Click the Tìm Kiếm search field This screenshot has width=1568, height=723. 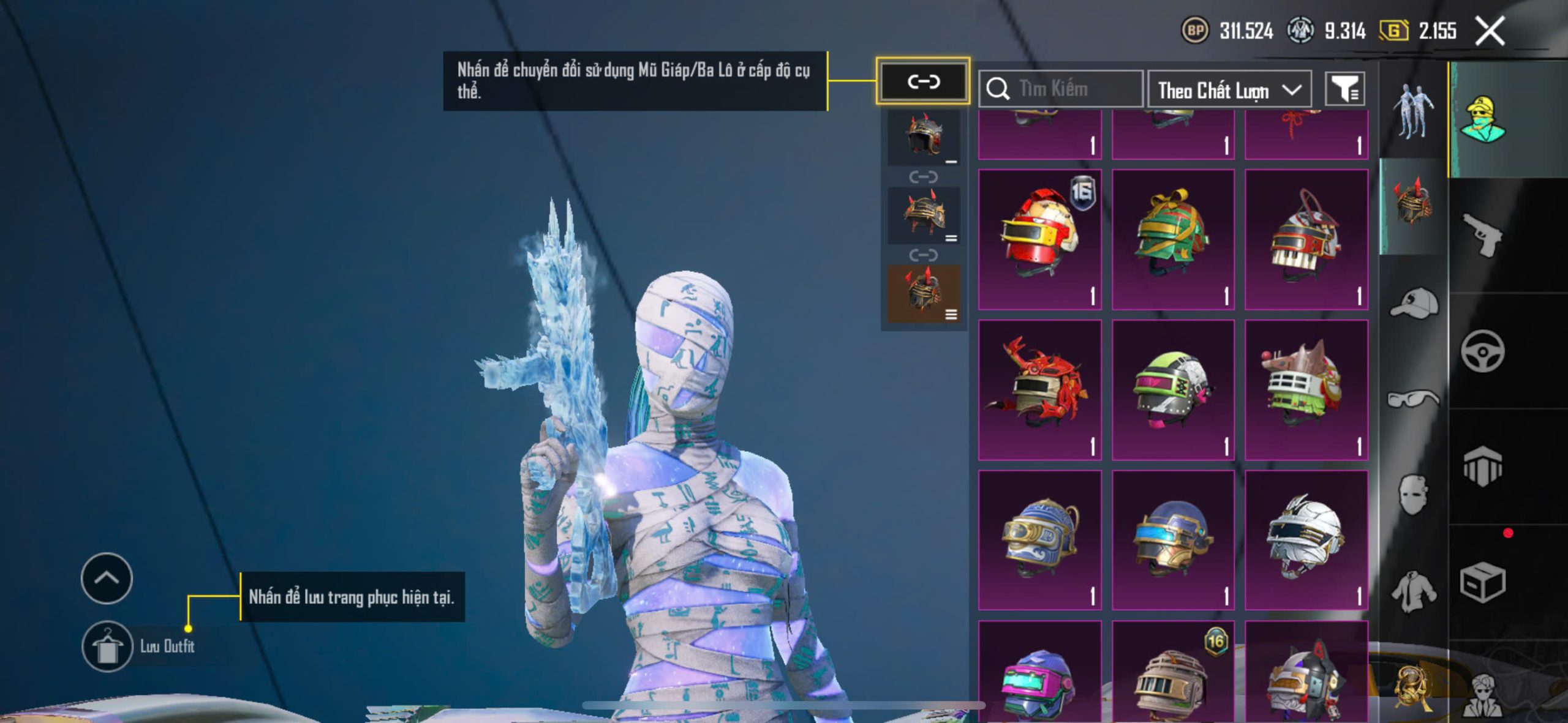pos(1061,89)
